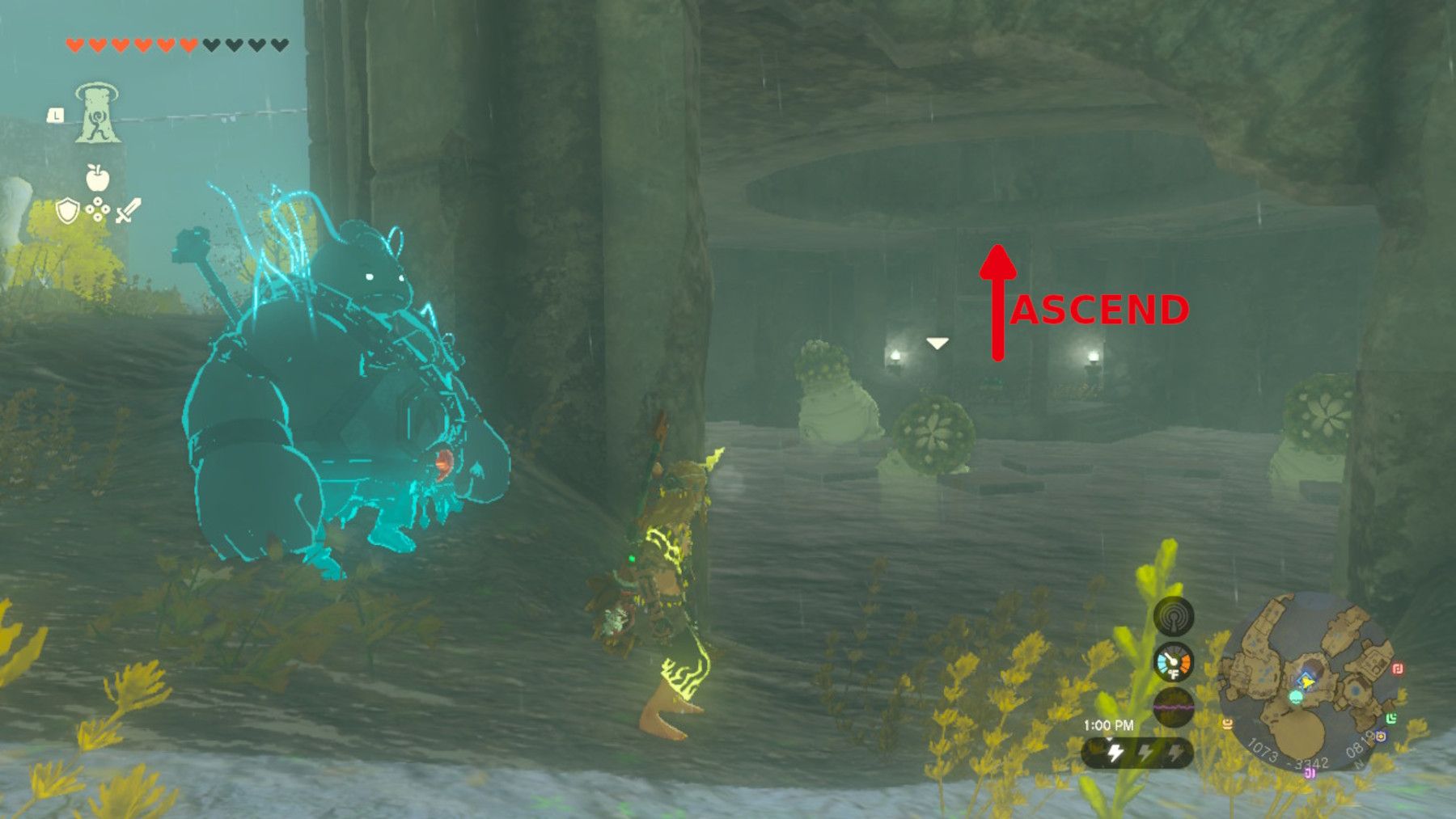
Task: Click the d-pad quick menu icon
Action: coord(96,210)
